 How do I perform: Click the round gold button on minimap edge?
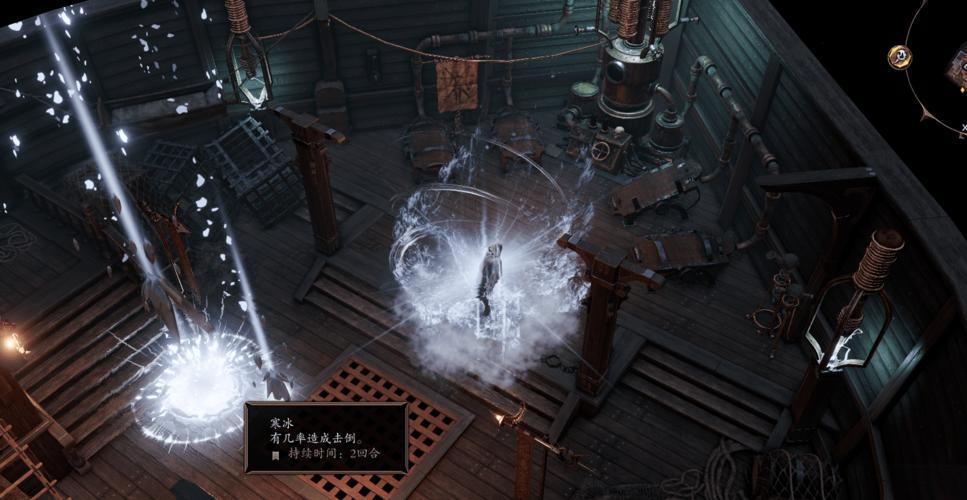pyautogui.click(x=900, y=56)
